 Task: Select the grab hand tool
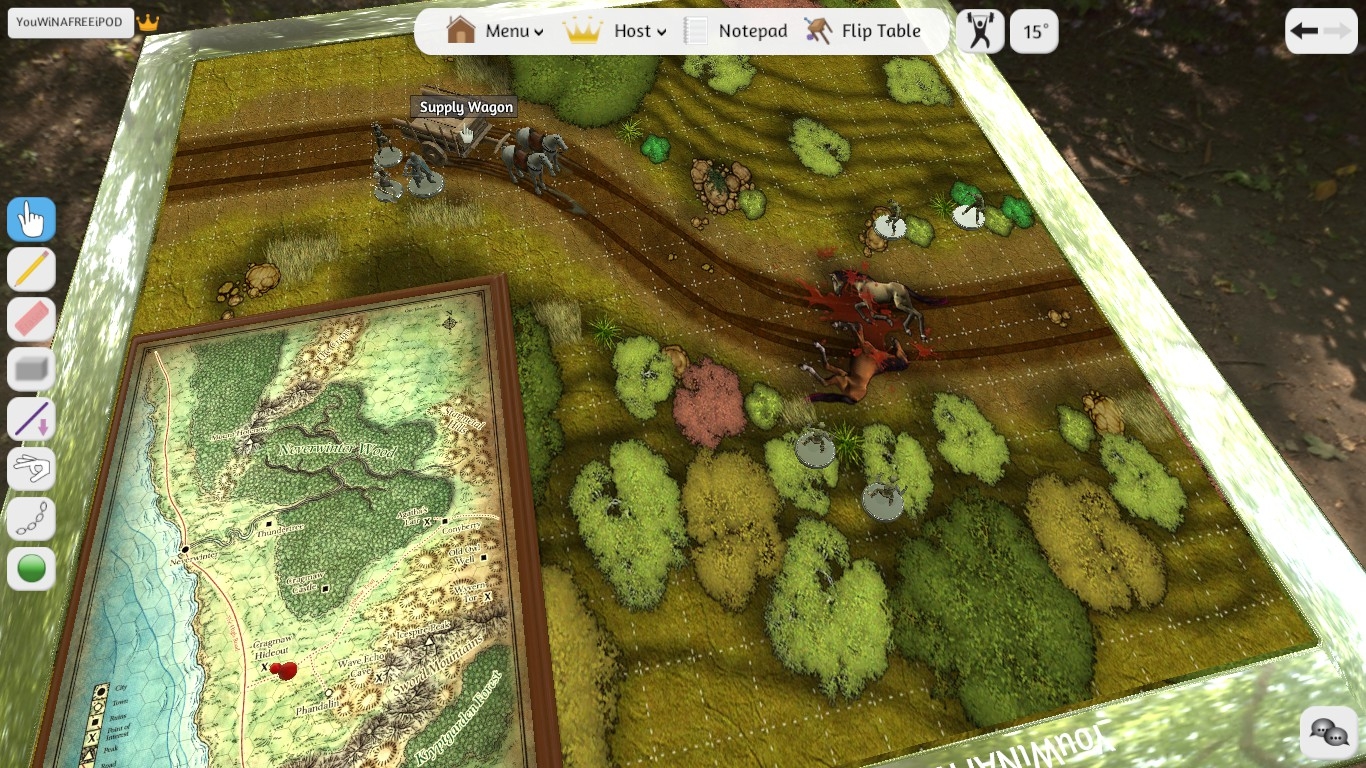(x=31, y=220)
